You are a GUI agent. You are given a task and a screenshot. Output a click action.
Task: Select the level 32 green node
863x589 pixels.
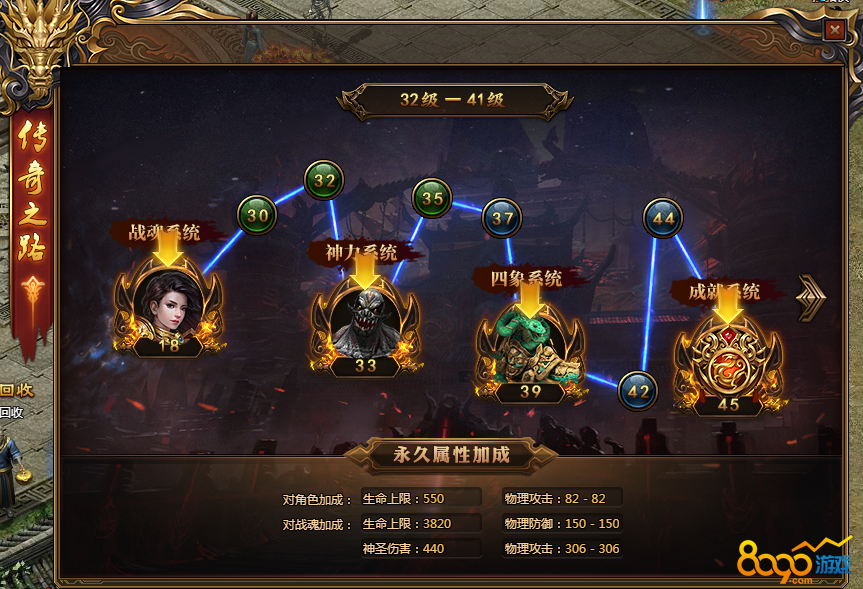[323, 181]
